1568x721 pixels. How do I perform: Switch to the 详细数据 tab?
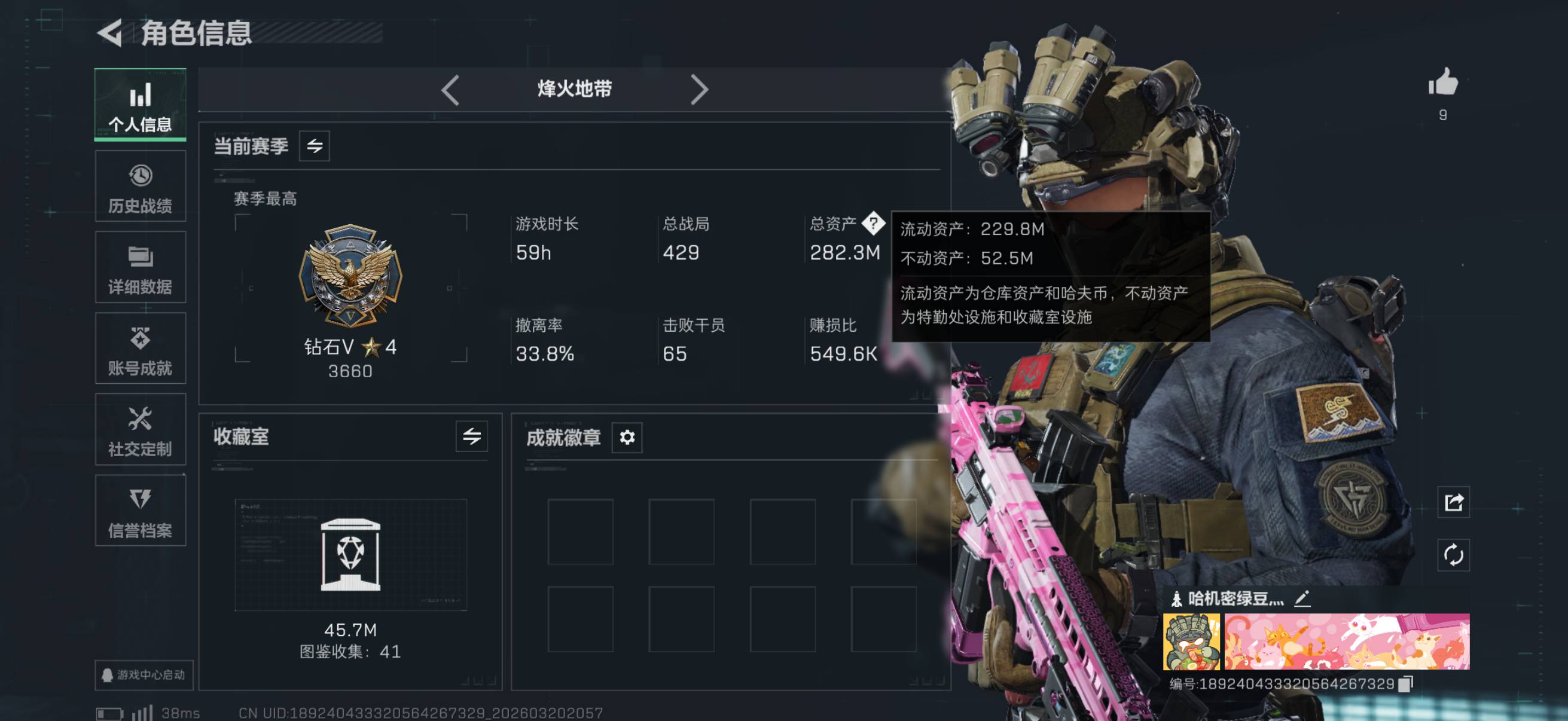coord(140,268)
